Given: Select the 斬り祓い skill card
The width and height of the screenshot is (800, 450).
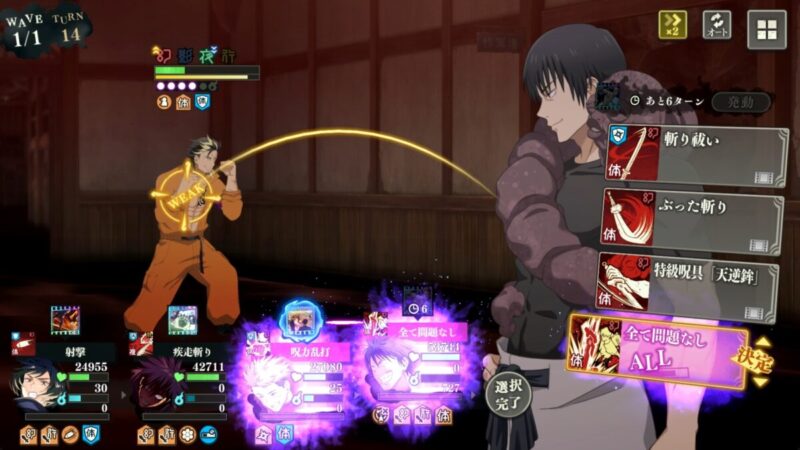Looking at the screenshot, I should tap(694, 157).
